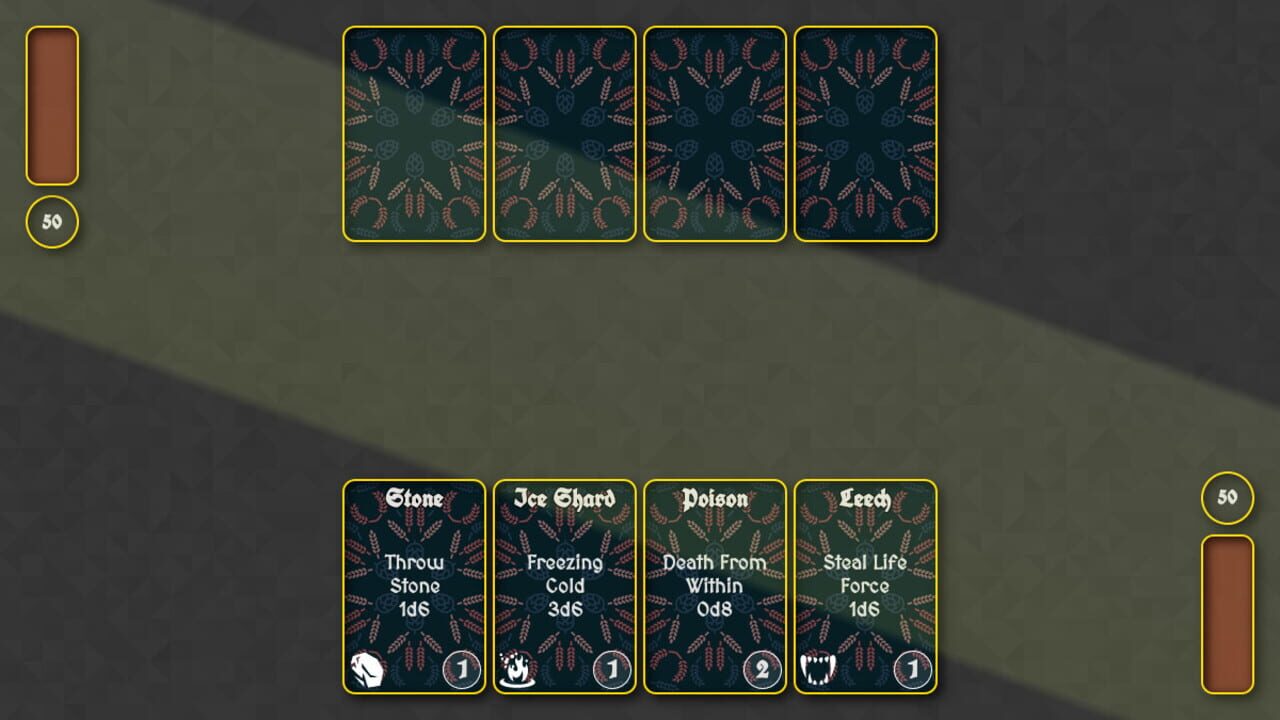Select the Stone card titled Throw Stone

click(414, 588)
